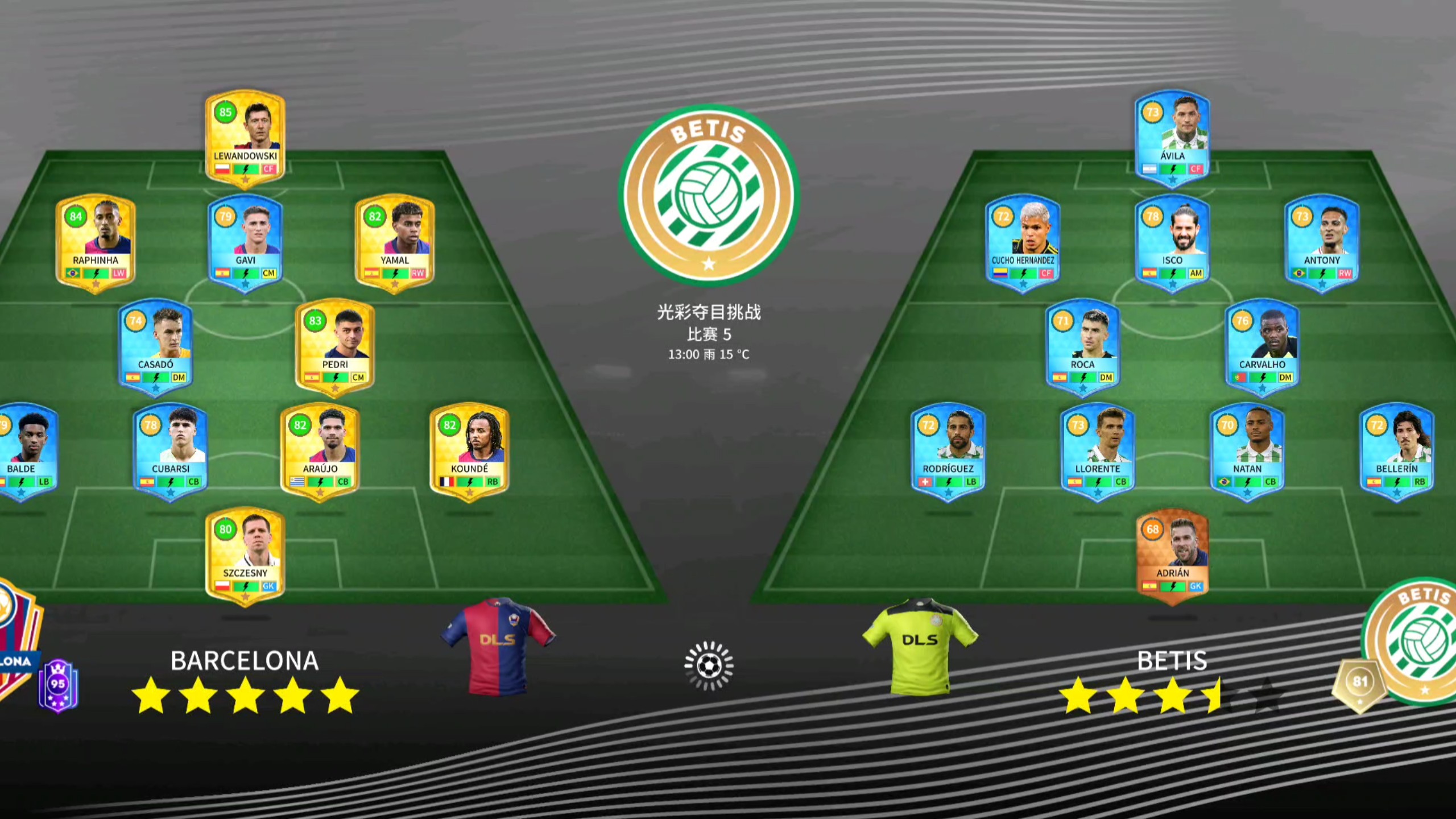Select the Bellerín RB card
Screen dimensions: 1456x819
(x=1397, y=450)
